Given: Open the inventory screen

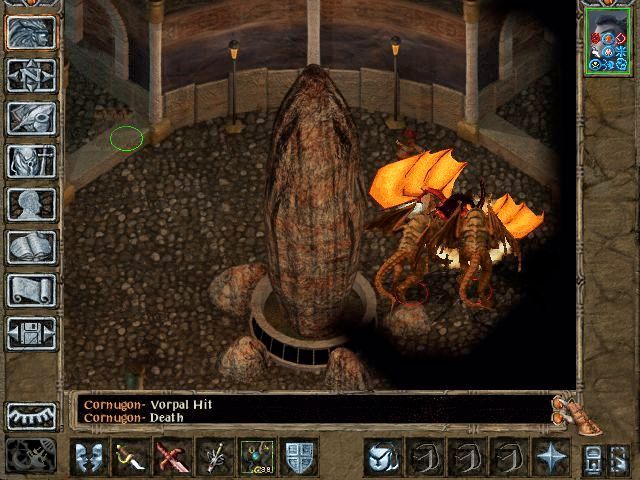Looking at the screenshot, I should (x=31, y=161).
